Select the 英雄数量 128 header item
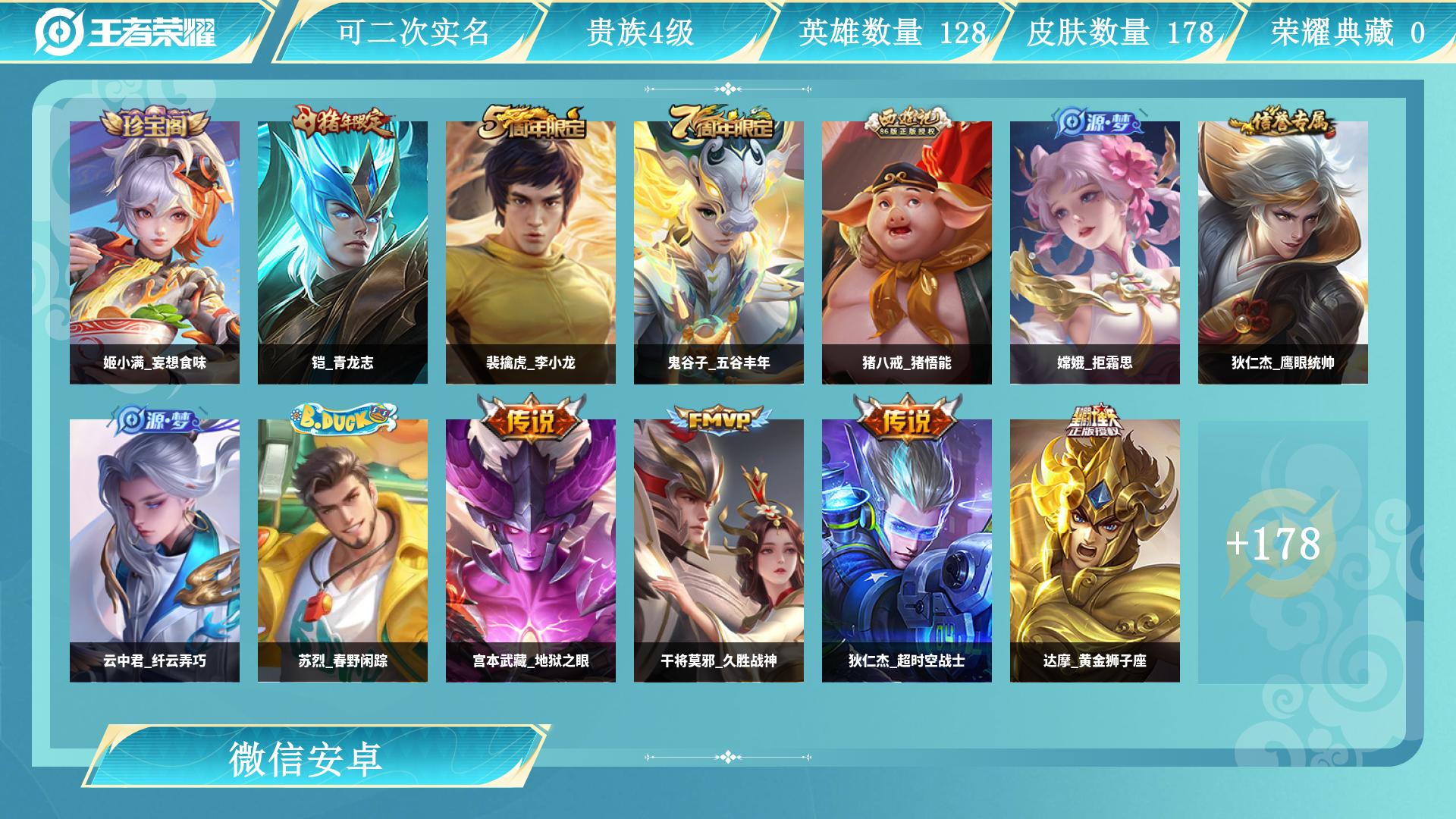Screen dimensions: 1456x819 click(891, 33)
